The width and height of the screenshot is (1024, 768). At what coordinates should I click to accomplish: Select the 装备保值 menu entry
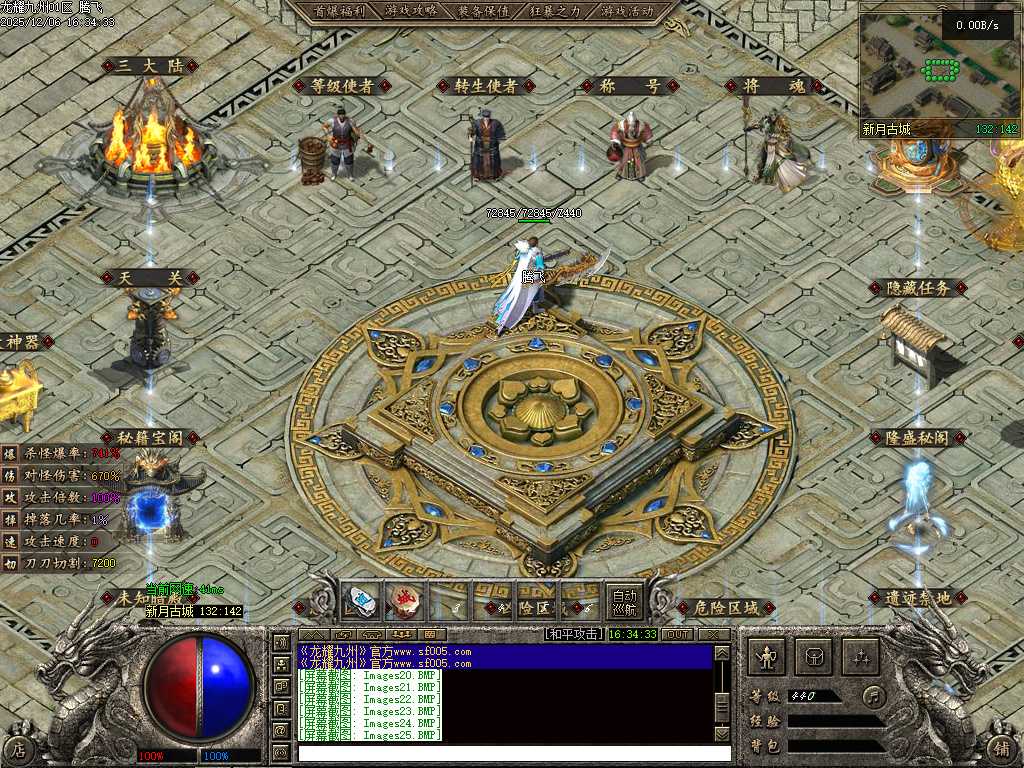(x=483, y=11)
